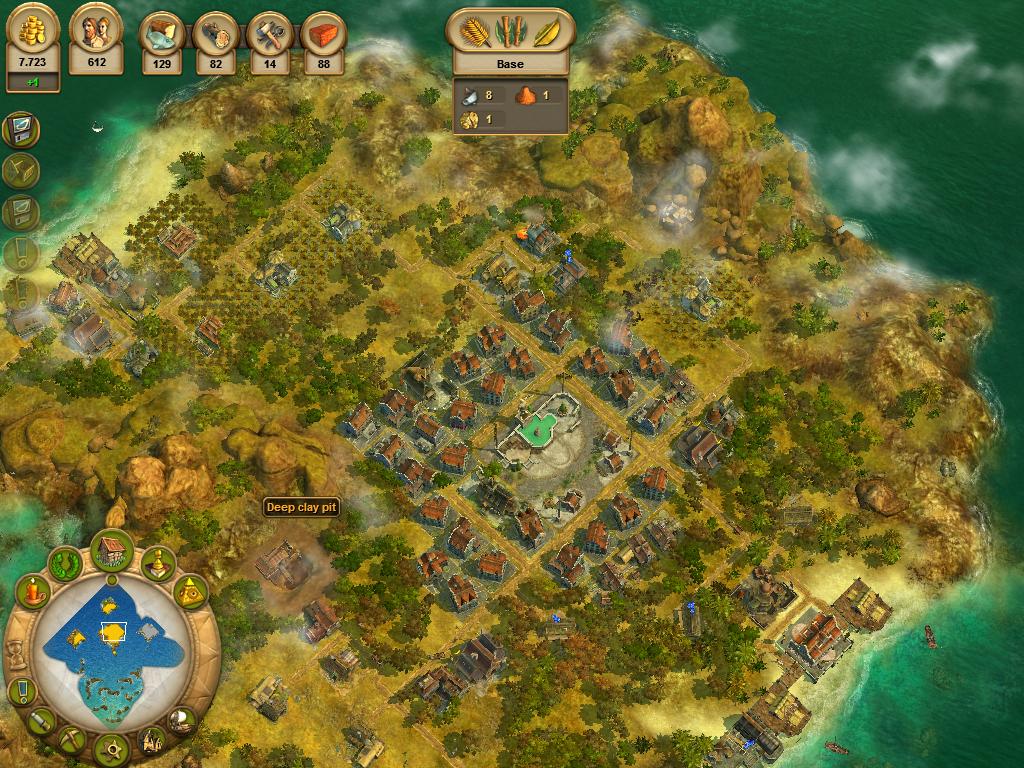Open the sailing ship button by minimap
1024x768 pixels.
pyautogui.click(x=182, y=719)
